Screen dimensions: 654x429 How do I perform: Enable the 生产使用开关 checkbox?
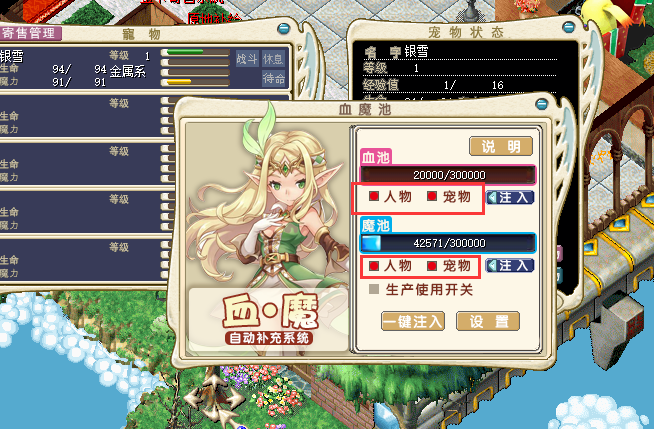(x=374, y=290)
